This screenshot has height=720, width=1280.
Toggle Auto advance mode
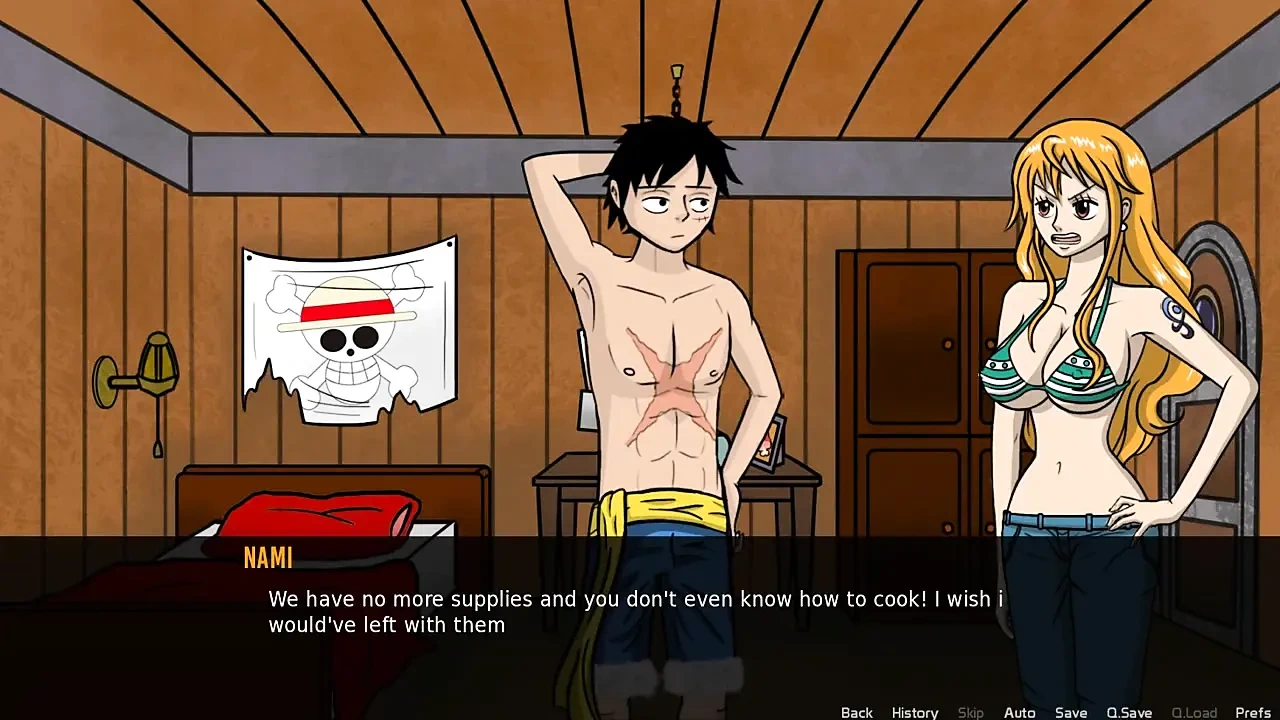click(x=1019, y=712)
